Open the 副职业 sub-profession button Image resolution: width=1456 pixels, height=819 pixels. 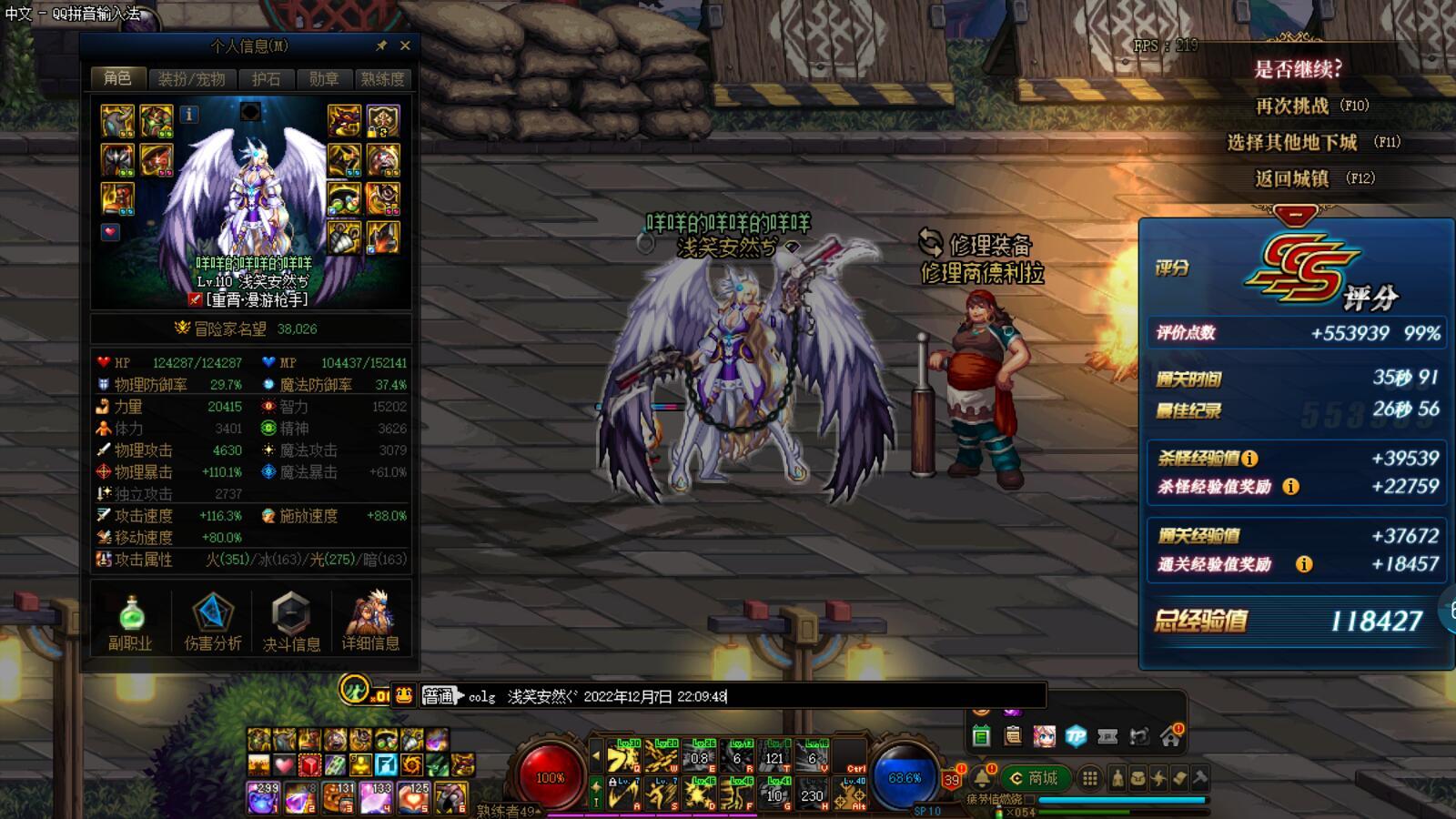pyautogui.click(x=130, y=622)
